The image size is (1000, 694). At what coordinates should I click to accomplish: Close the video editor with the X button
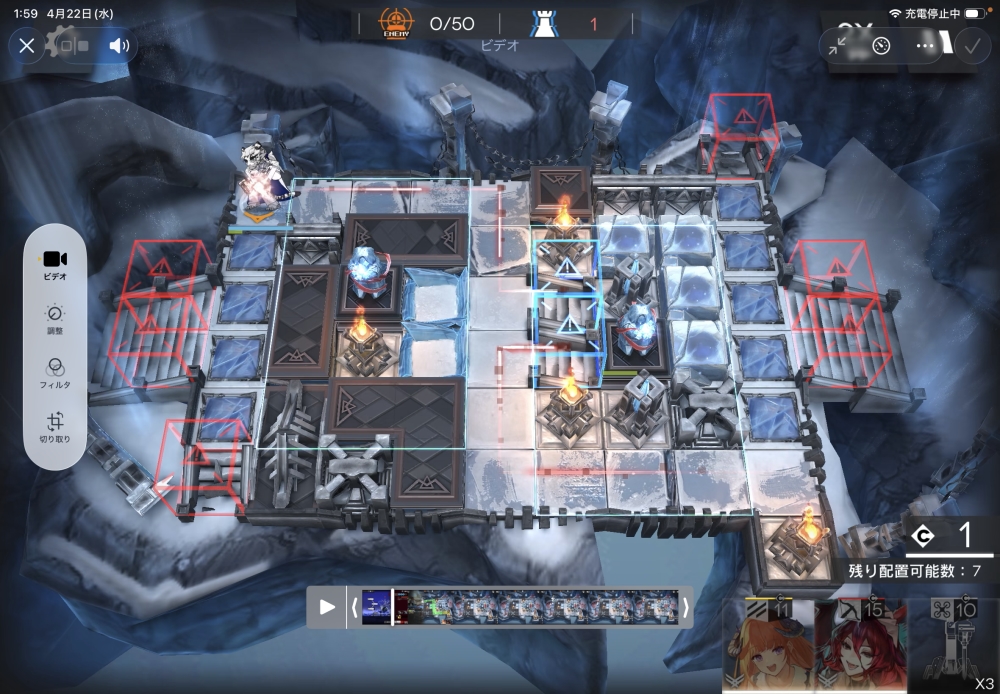point(27,45)
